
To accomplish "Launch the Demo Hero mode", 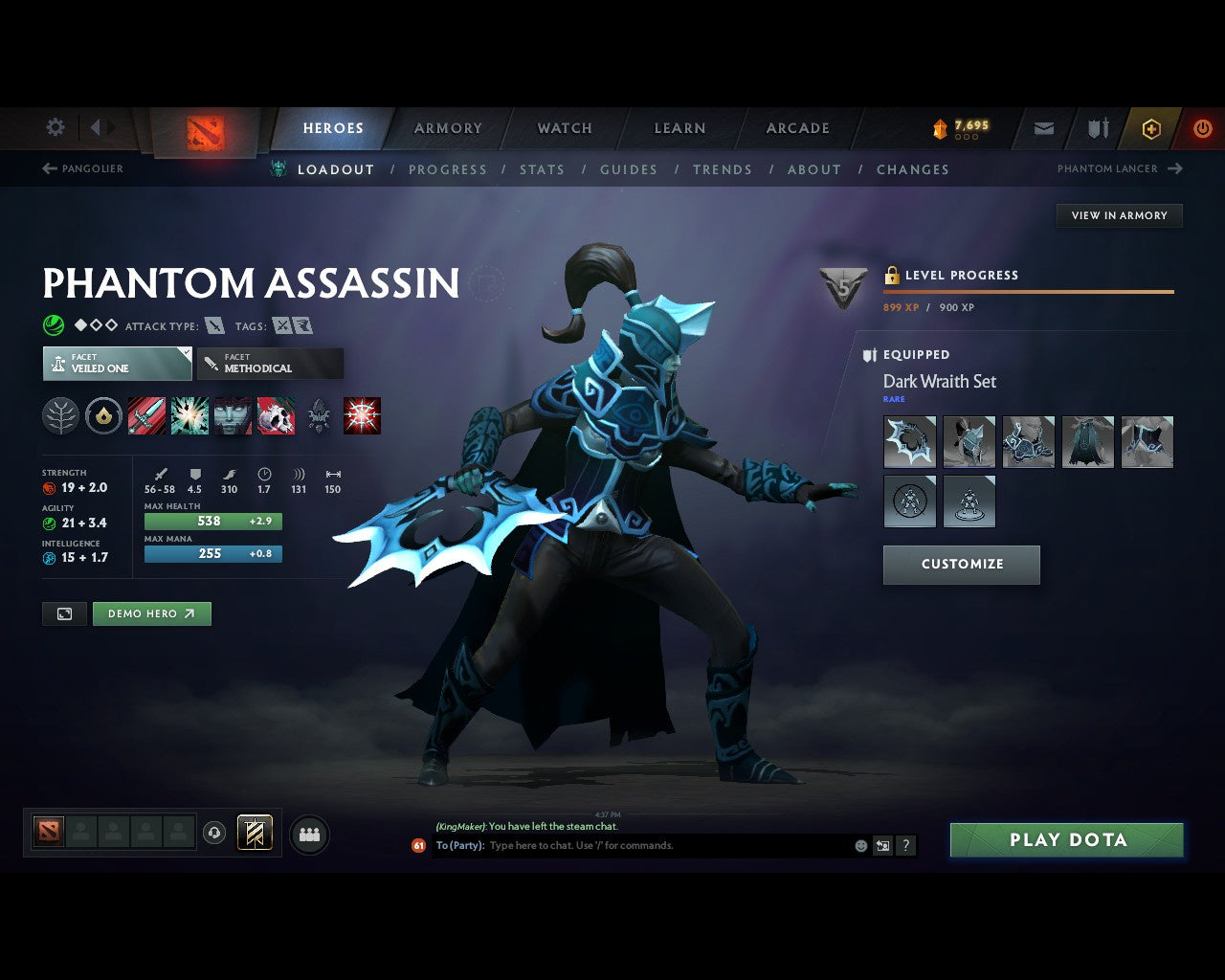I will (x=151, y=613).
